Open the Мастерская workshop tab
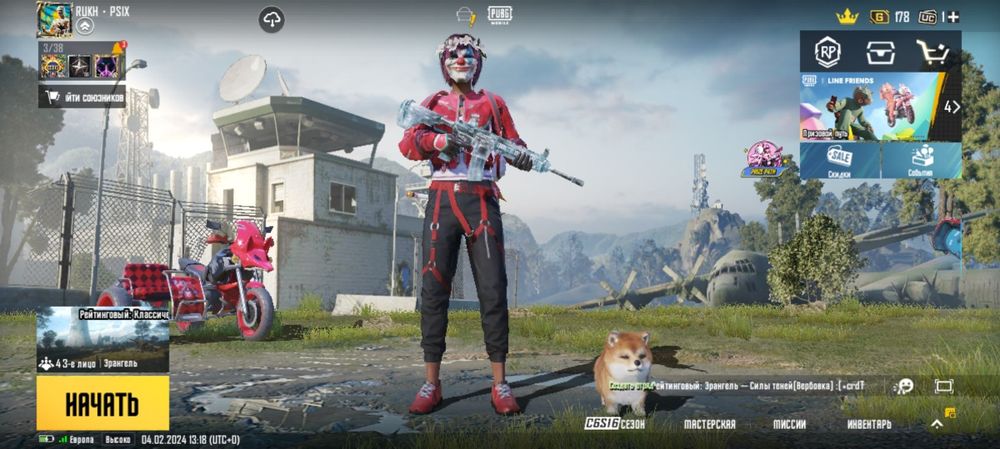This screenshot has height=449, width=1000. pos(710,424)
